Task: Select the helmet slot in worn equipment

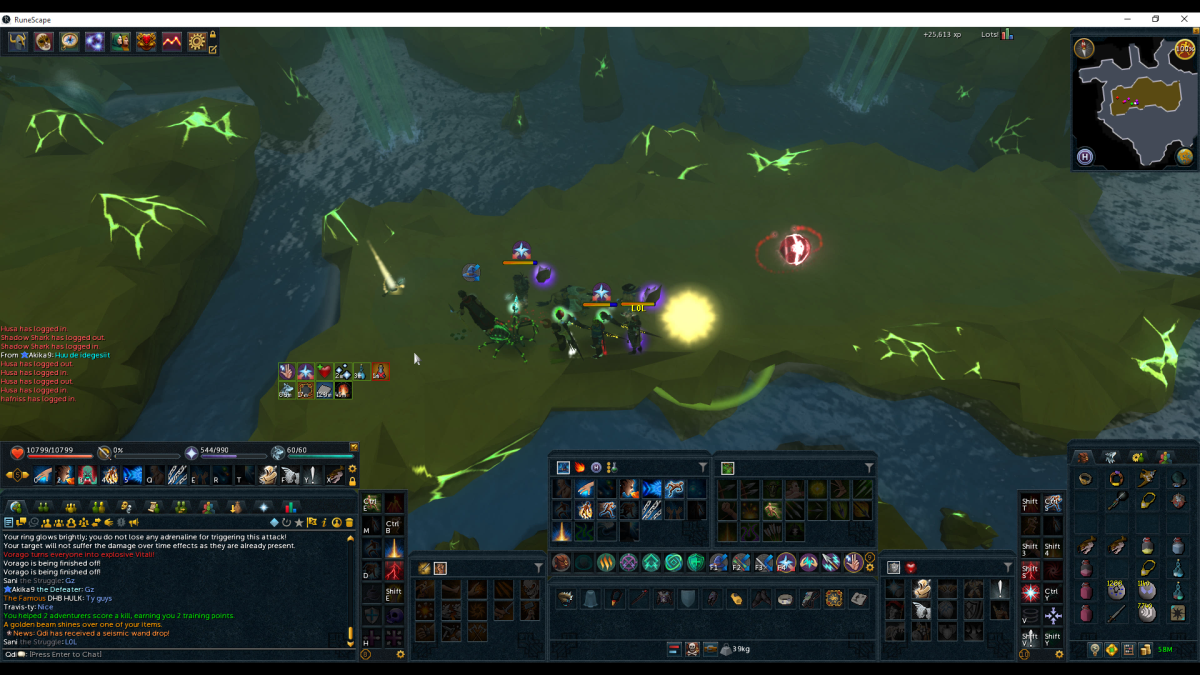Action: click(566, 598)
